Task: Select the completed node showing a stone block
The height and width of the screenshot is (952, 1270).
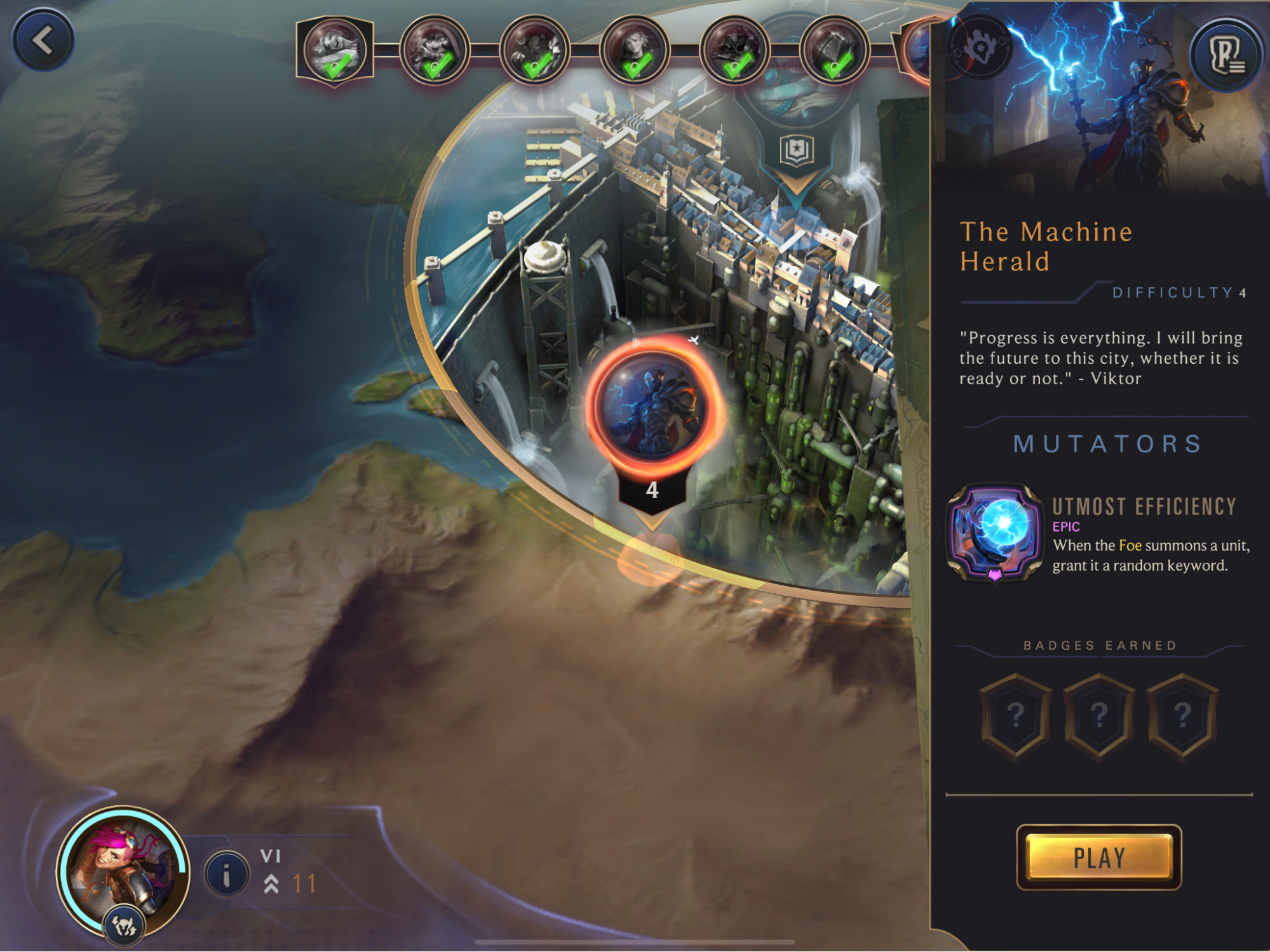Action: pyautogui.click(x=834, y=51)
